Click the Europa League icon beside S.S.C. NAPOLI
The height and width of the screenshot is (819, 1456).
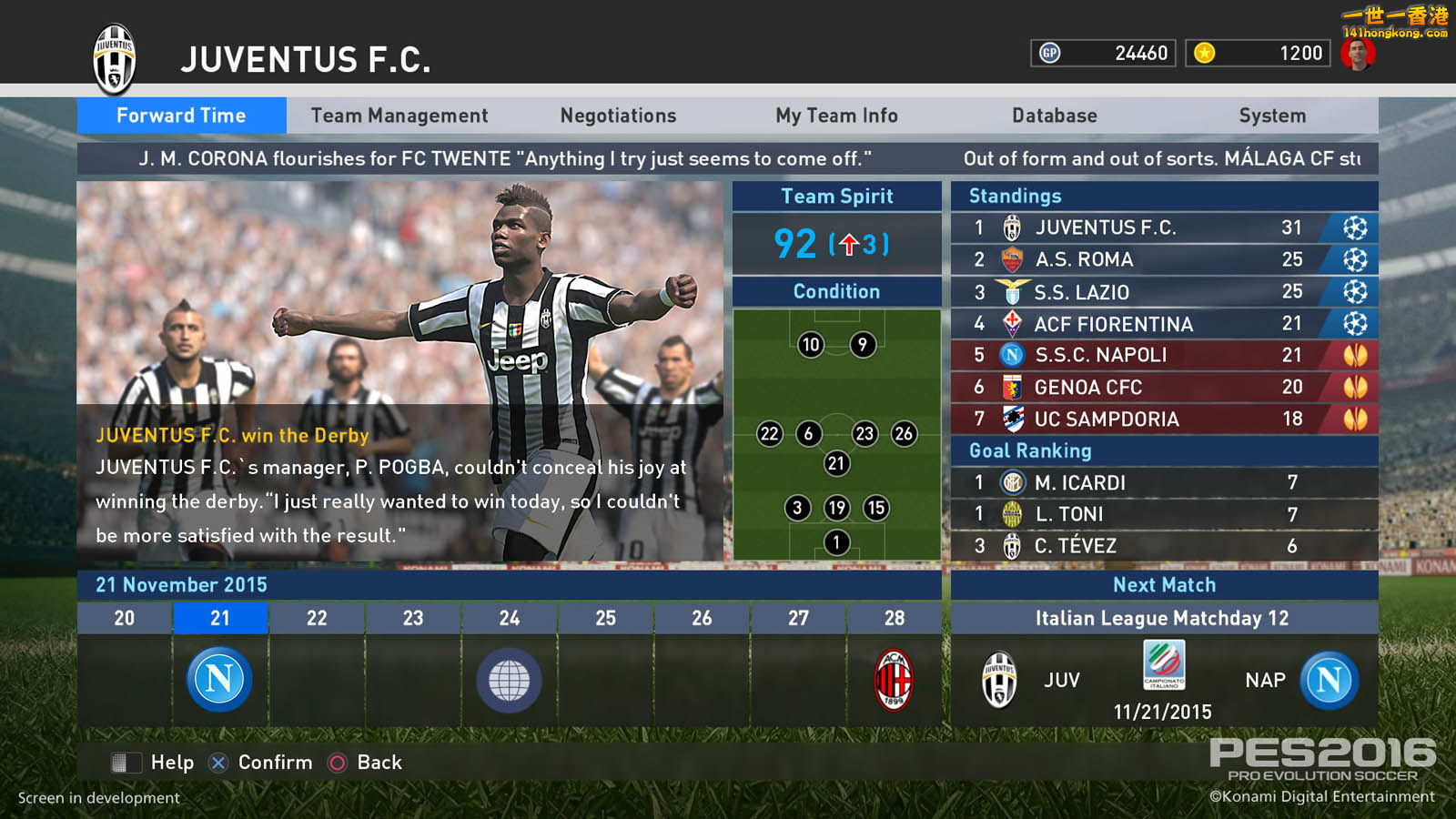tap(1355, 355)
